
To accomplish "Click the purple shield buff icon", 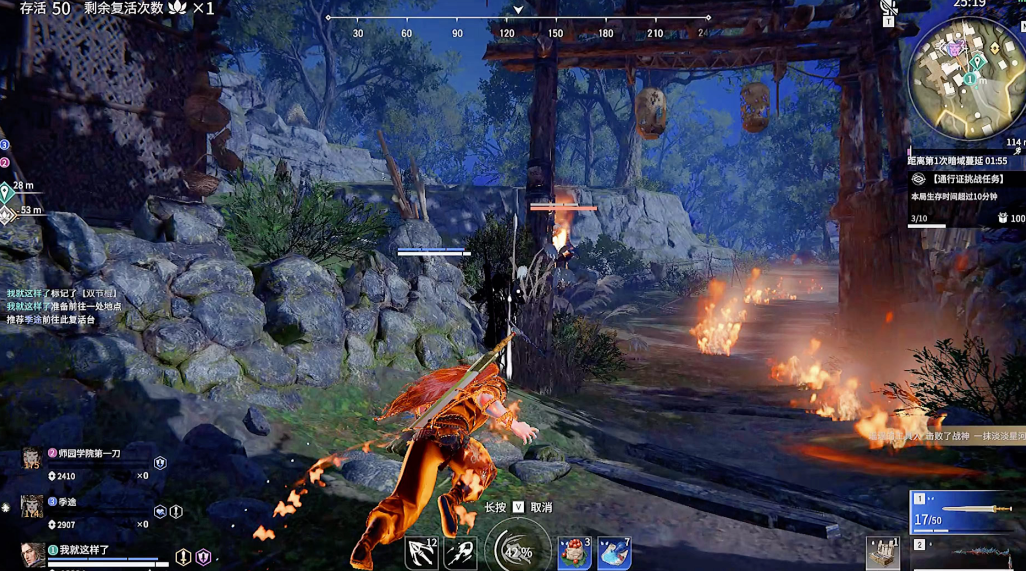I will coord(203,557).
